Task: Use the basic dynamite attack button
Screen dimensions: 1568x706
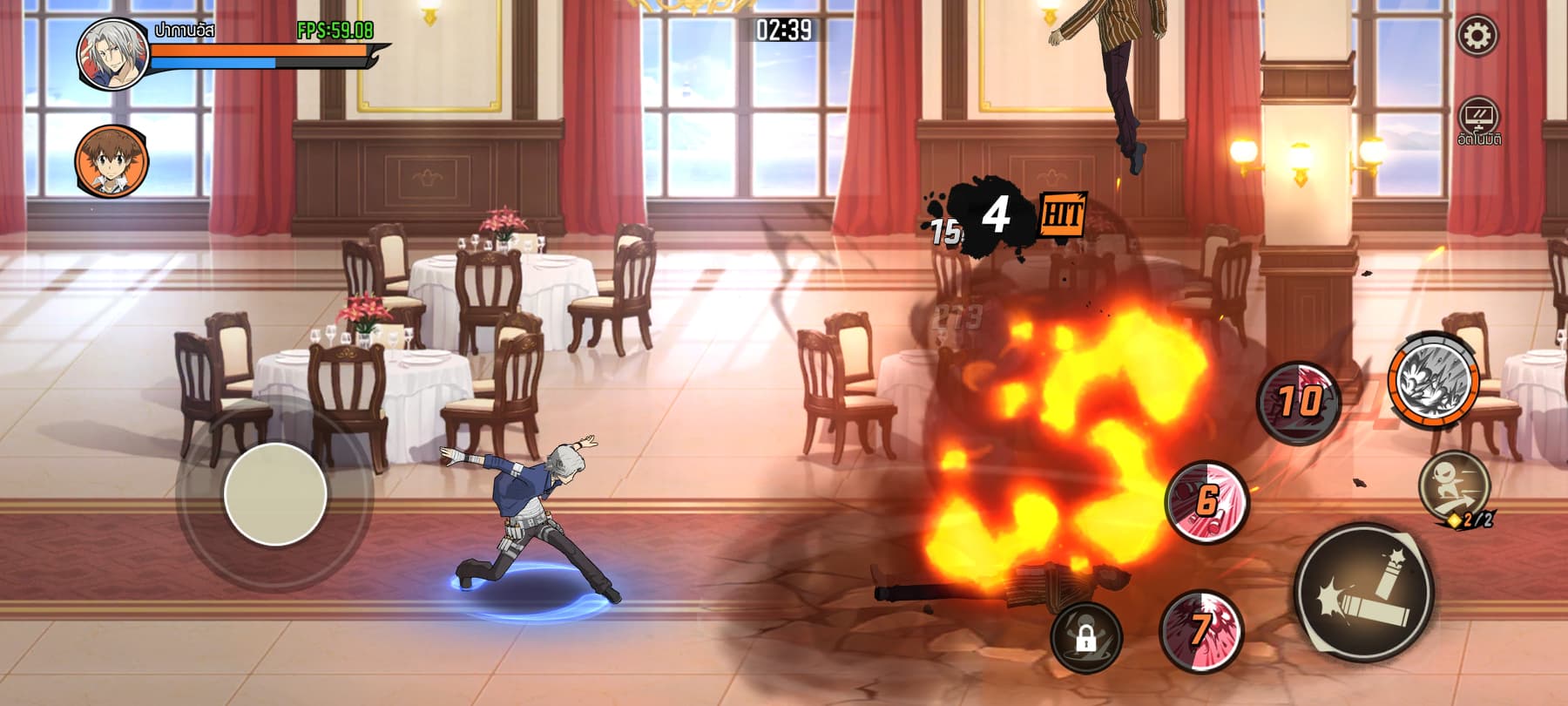Action: [x=1363, y=593]
